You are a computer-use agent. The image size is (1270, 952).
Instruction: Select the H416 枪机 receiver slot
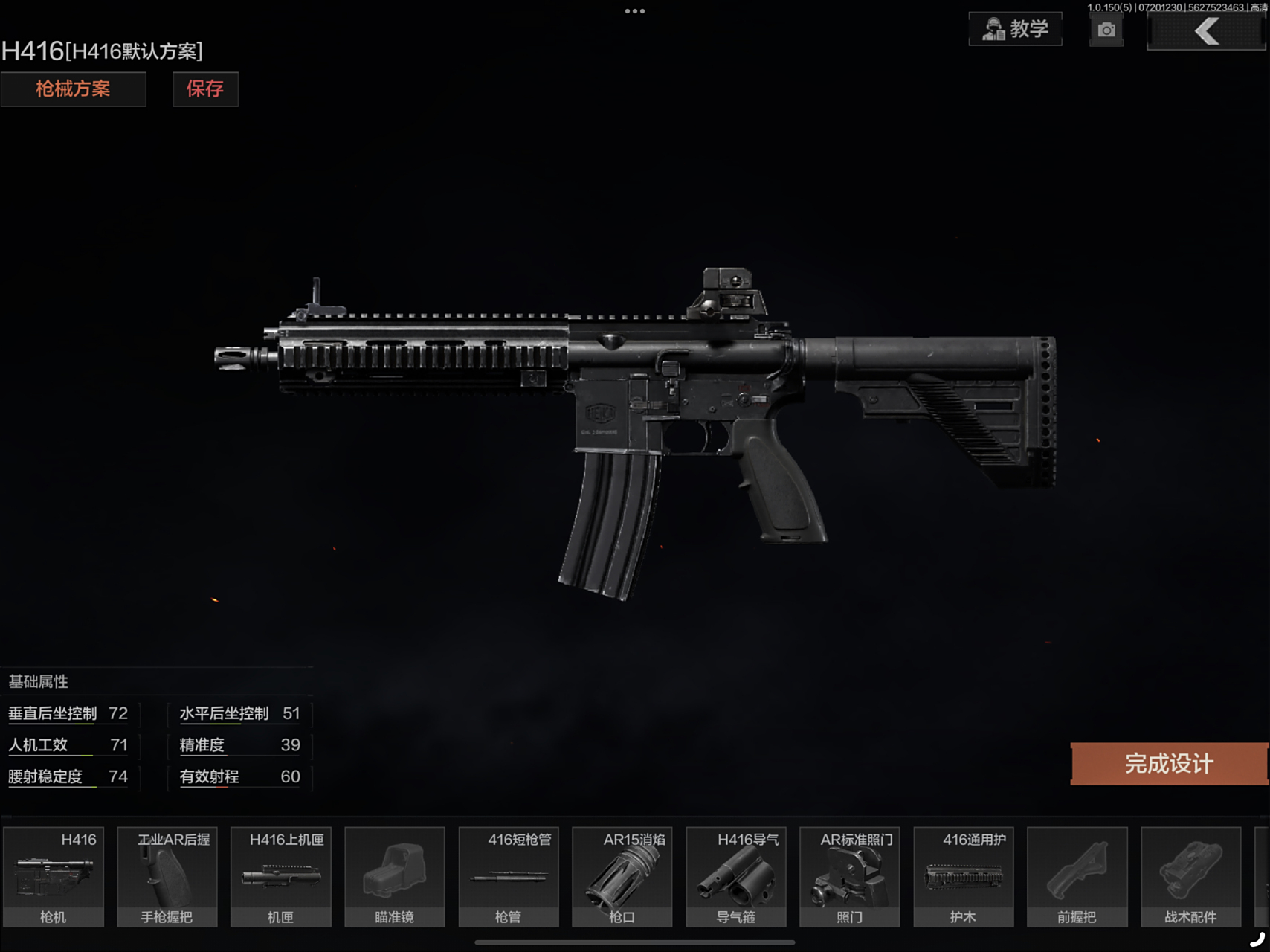(54, 876)
